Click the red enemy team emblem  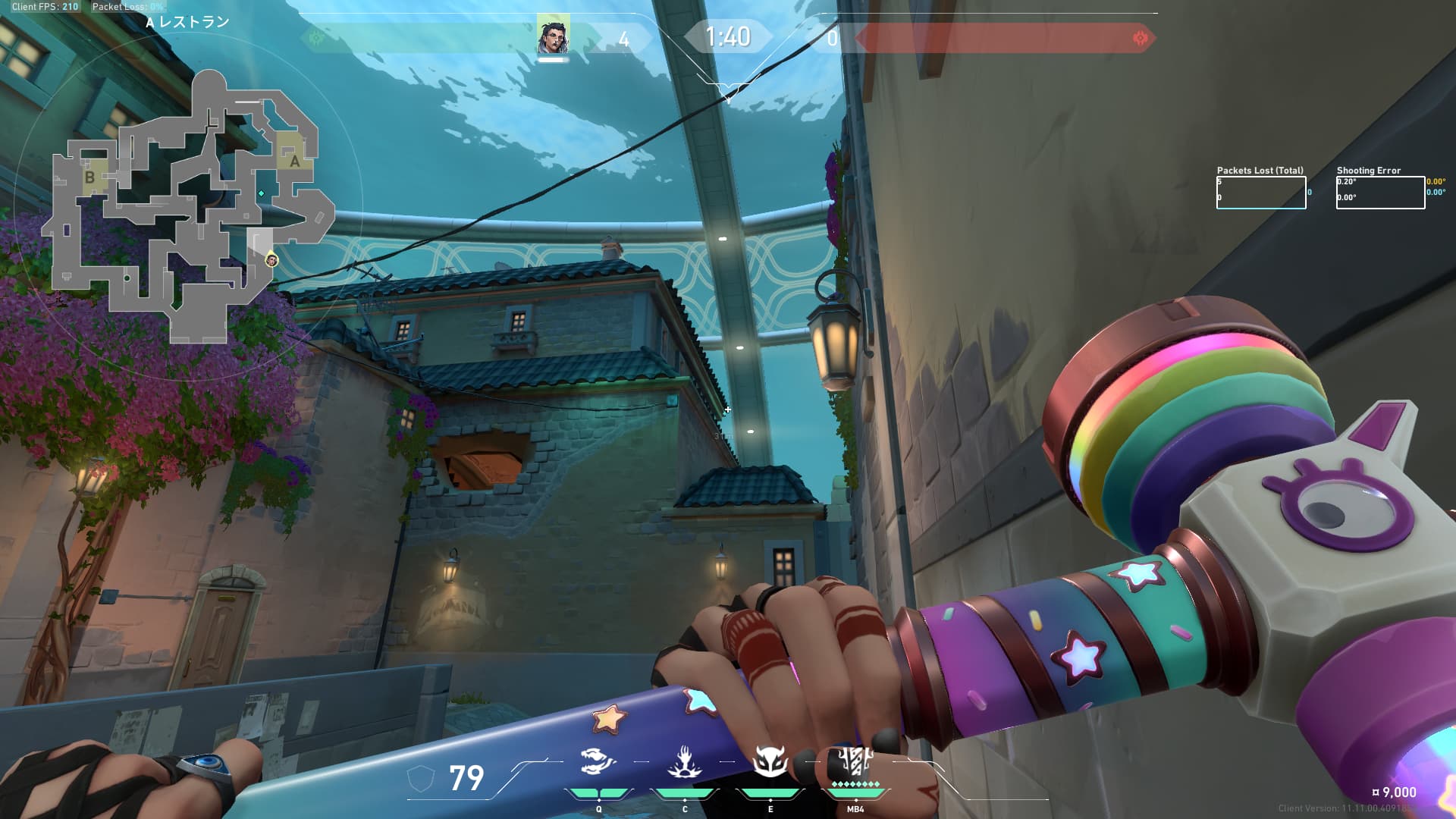1140,38
